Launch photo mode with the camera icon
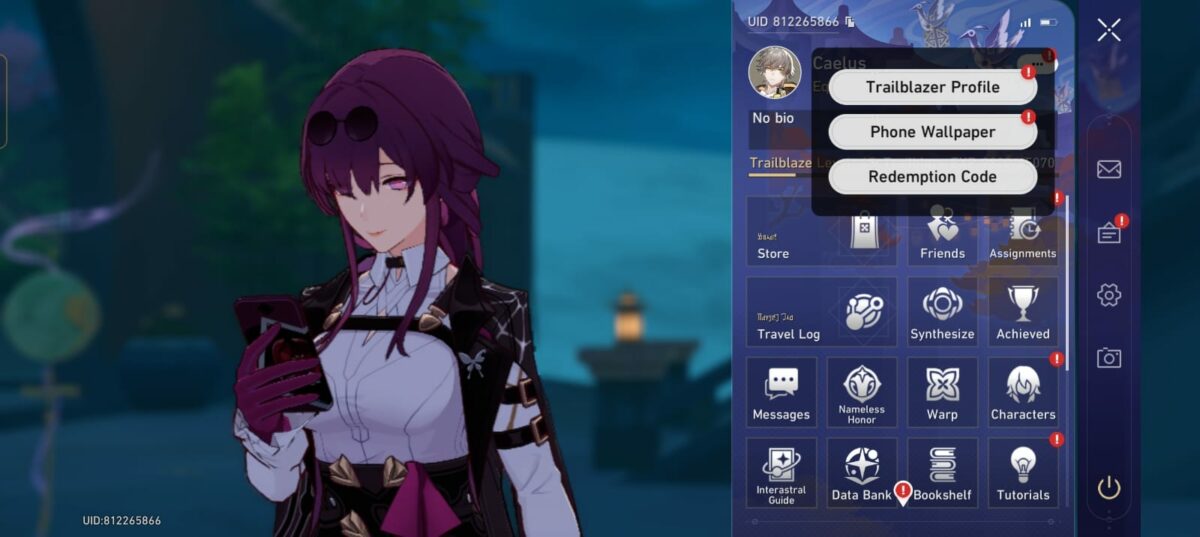1200x537 pixels. coord(1108,358)
